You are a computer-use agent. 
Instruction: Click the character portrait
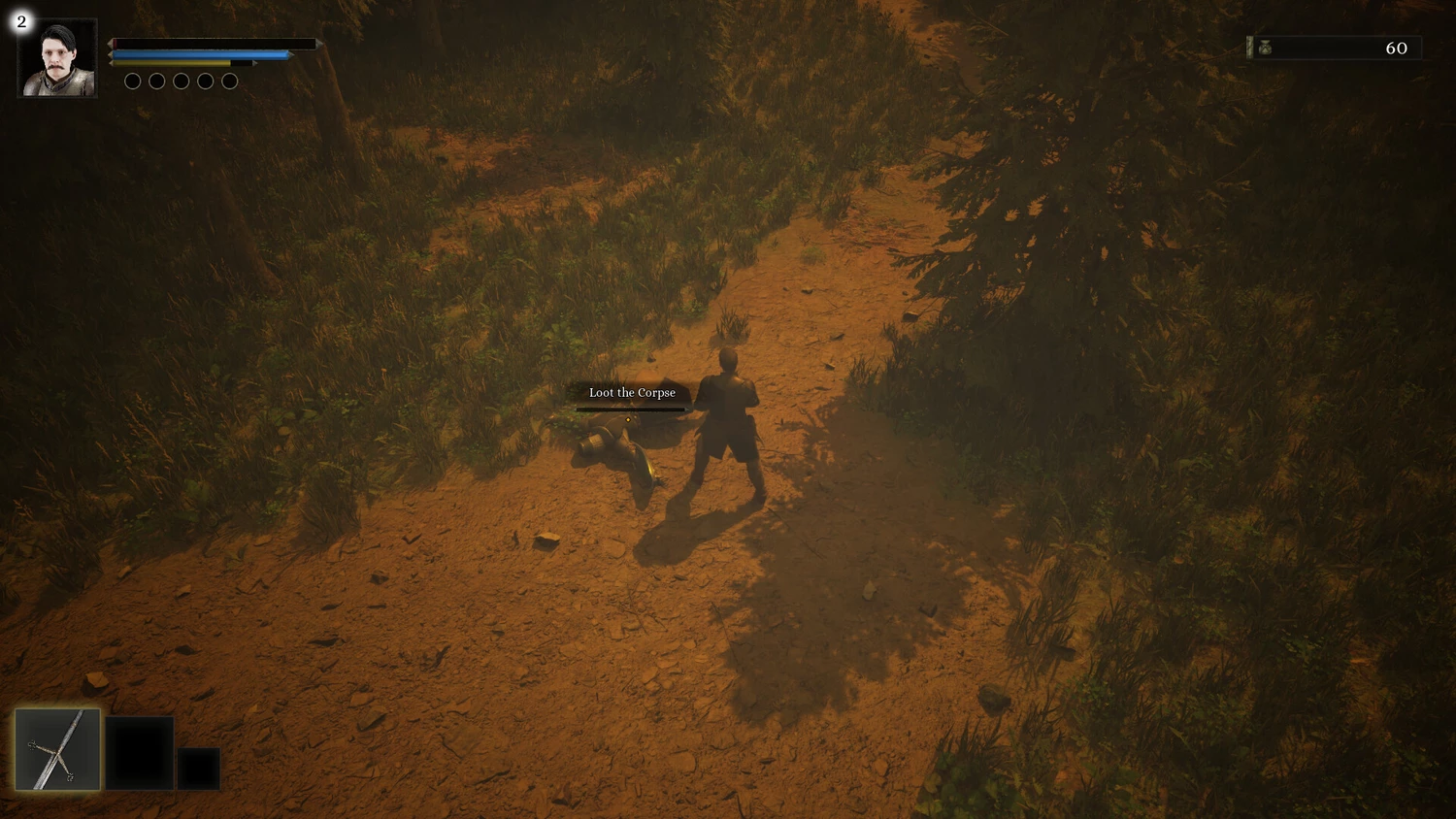[x=57, y=58]
